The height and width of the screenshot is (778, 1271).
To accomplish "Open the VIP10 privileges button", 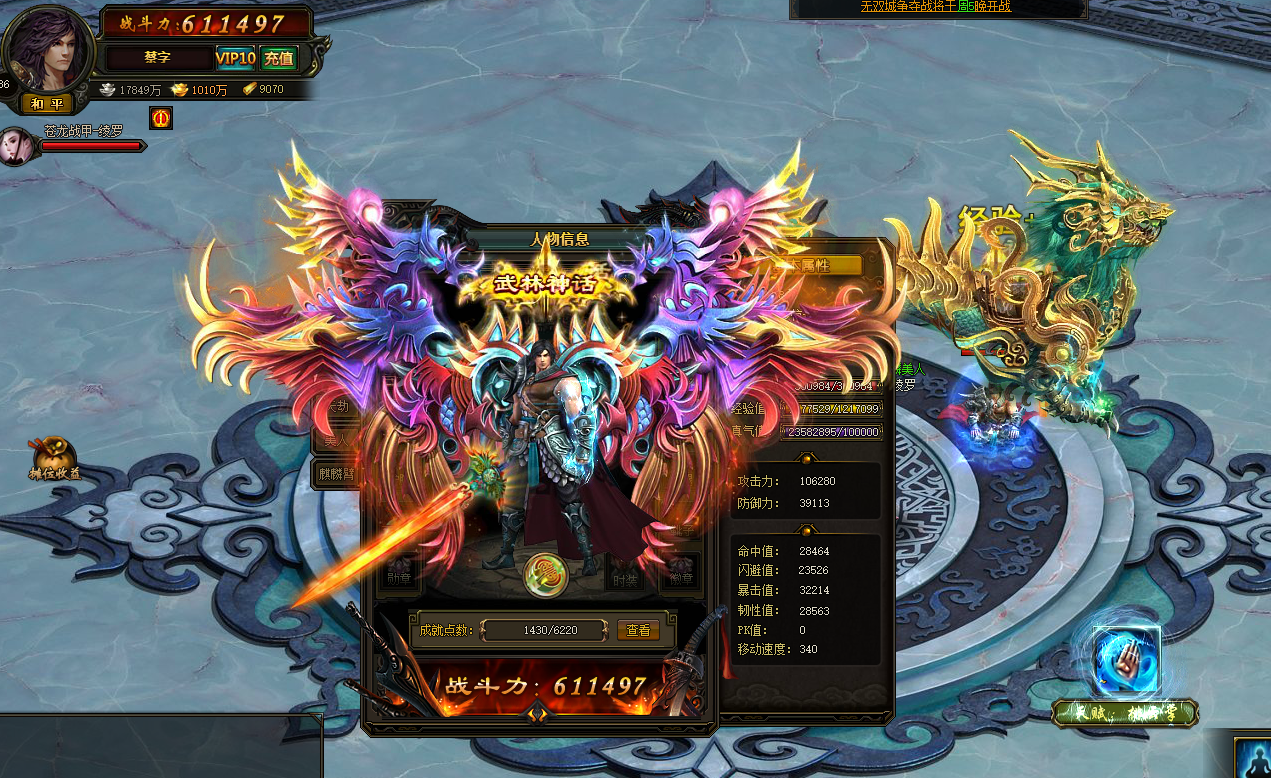I will [236, 58].
